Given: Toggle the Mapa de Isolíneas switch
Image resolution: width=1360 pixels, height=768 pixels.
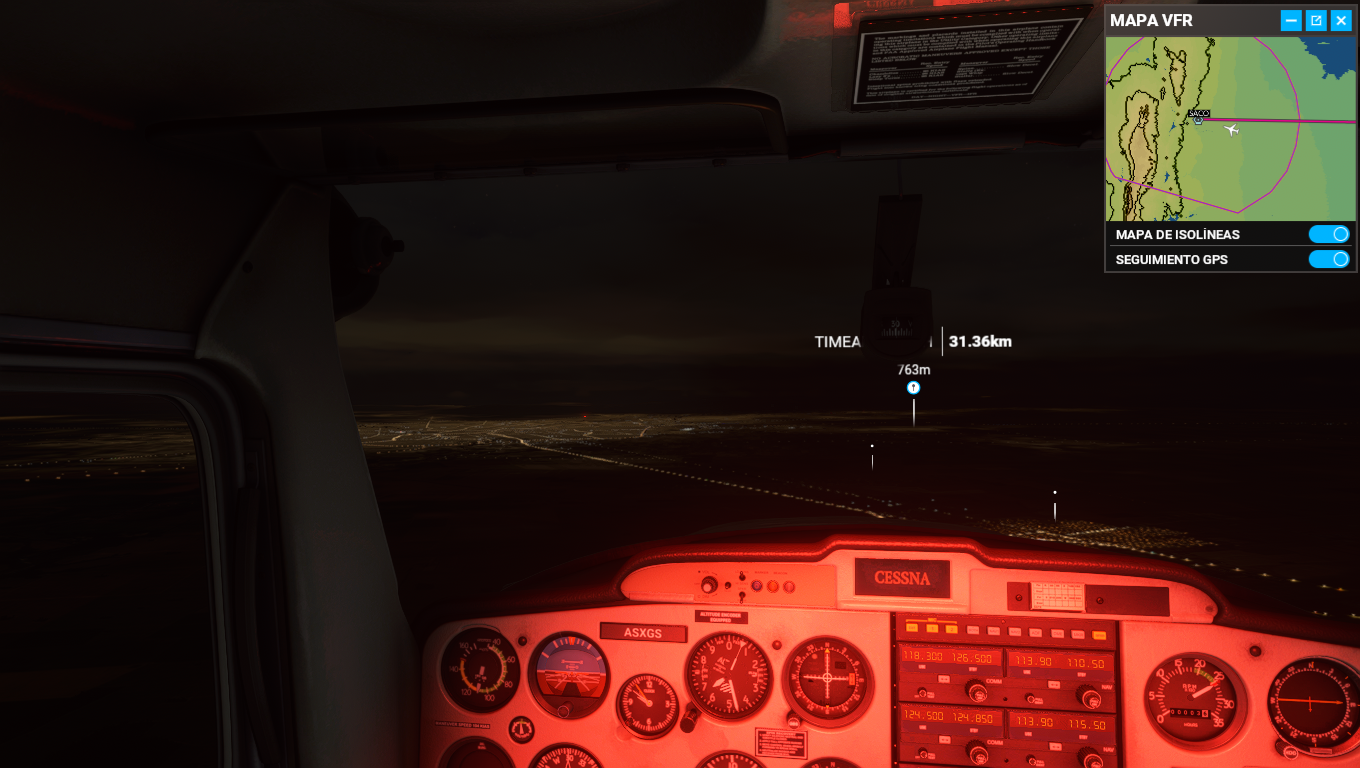Looking at the screenshot, I should click(x=1329, y=234).
